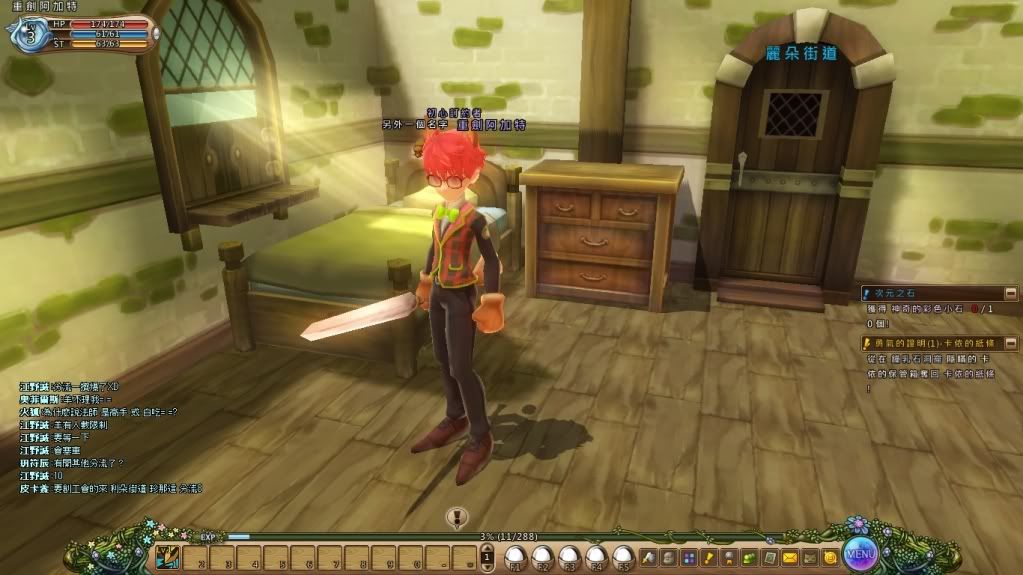Open the round MENU button
Screen dimensions: 1023x575
[859, 551]
